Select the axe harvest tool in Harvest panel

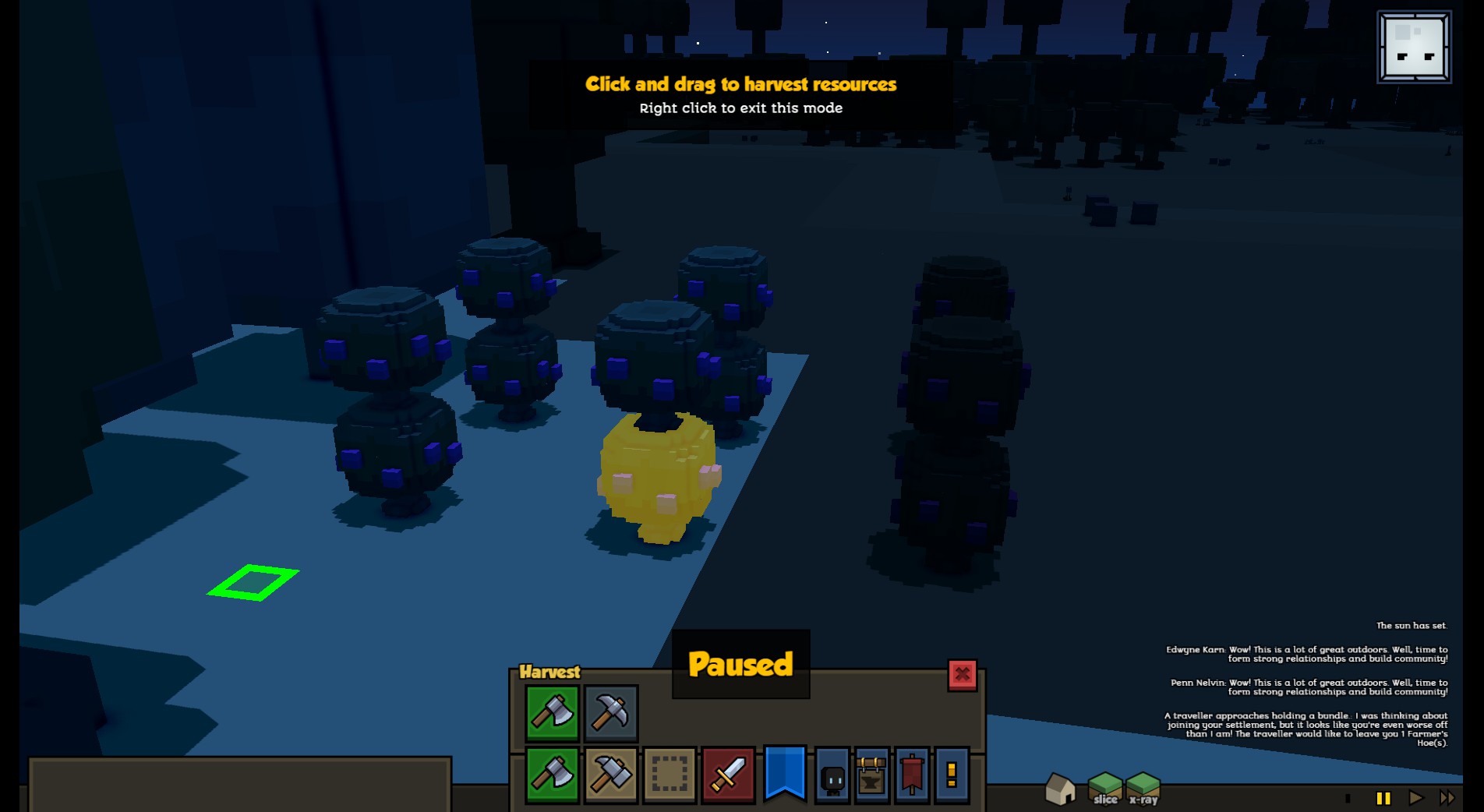[x=552, y=712]
